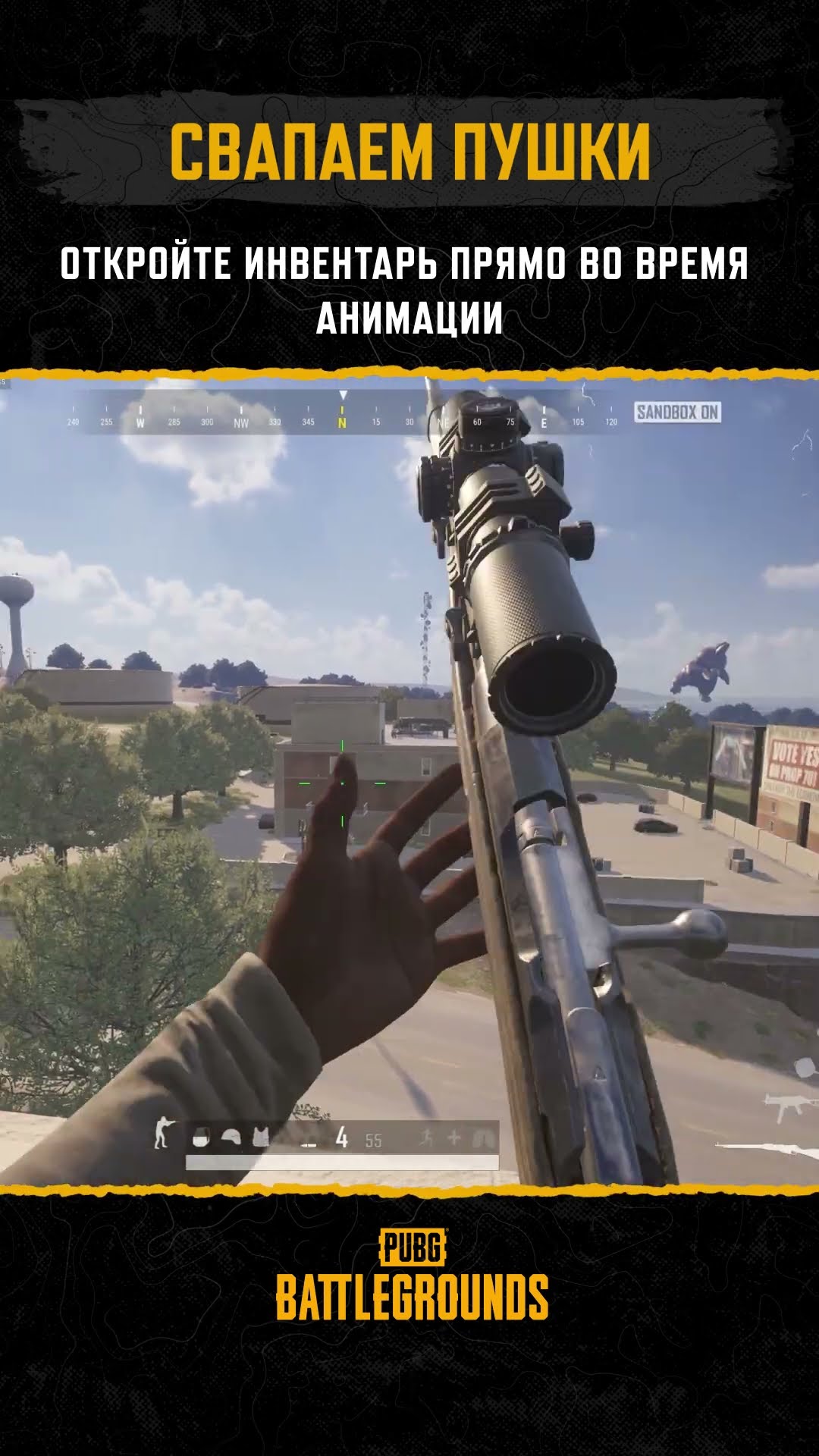The height and width of the screenshot is (1456, 819).
Task: Click the lungs breath indicator icon
Action: point(483,1137)
